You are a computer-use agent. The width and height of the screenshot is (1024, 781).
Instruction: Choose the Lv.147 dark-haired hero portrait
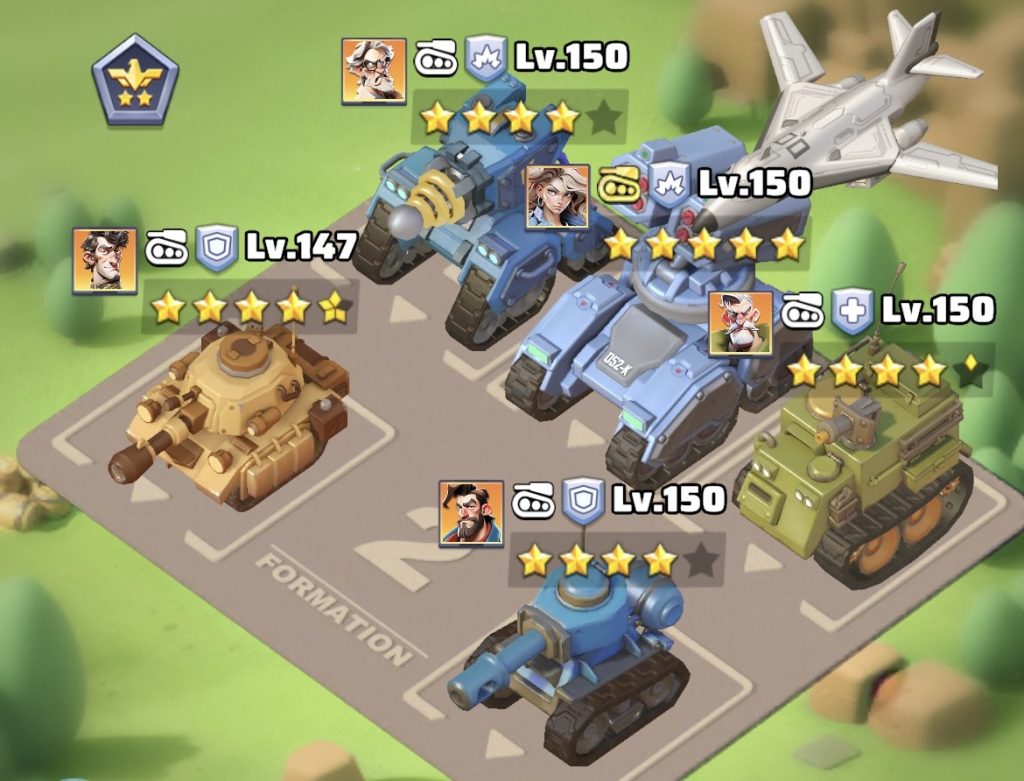pyautogui.click(x=104, y=260)
